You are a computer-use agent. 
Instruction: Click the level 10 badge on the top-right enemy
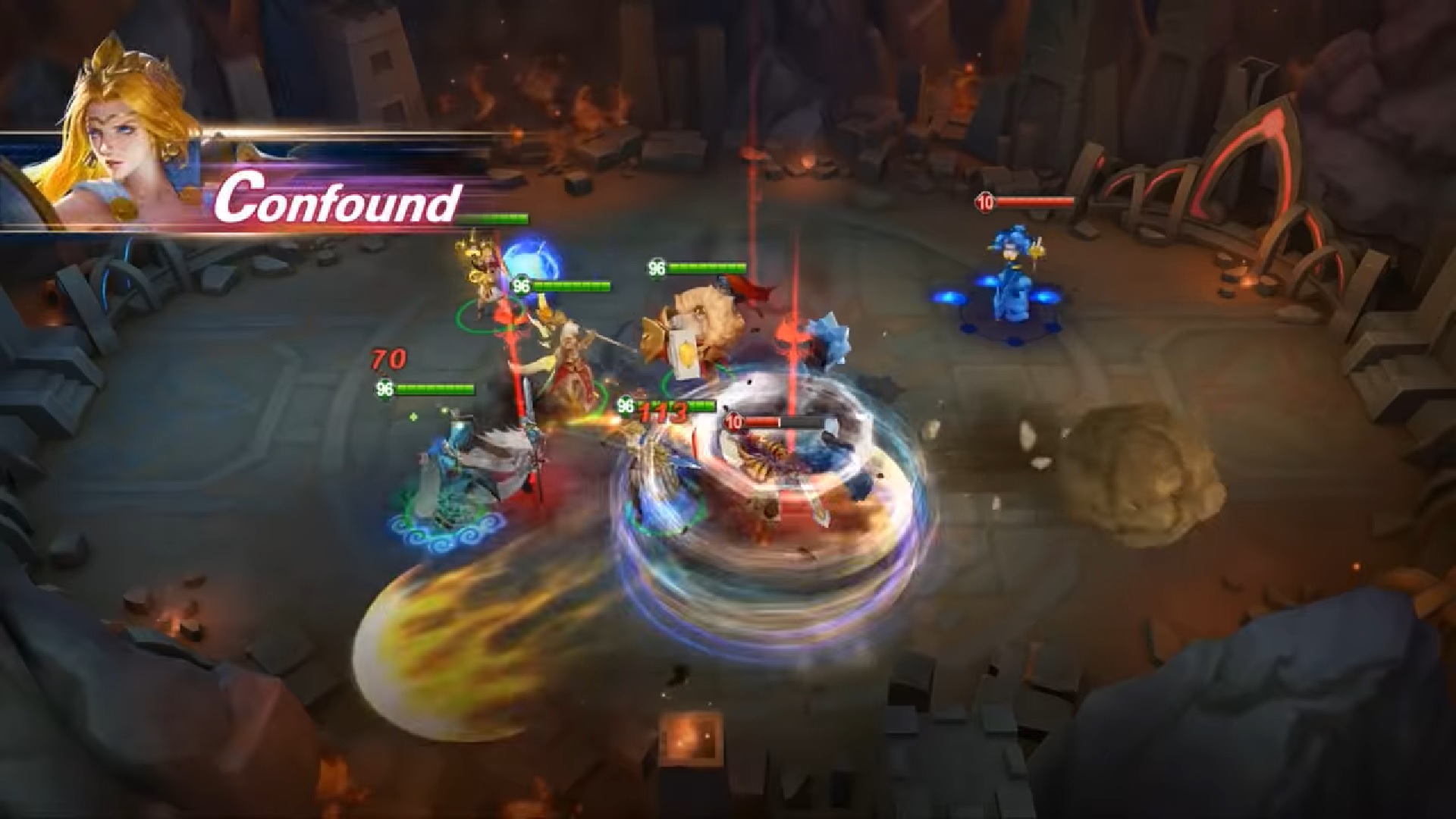[x=984, y=203]
